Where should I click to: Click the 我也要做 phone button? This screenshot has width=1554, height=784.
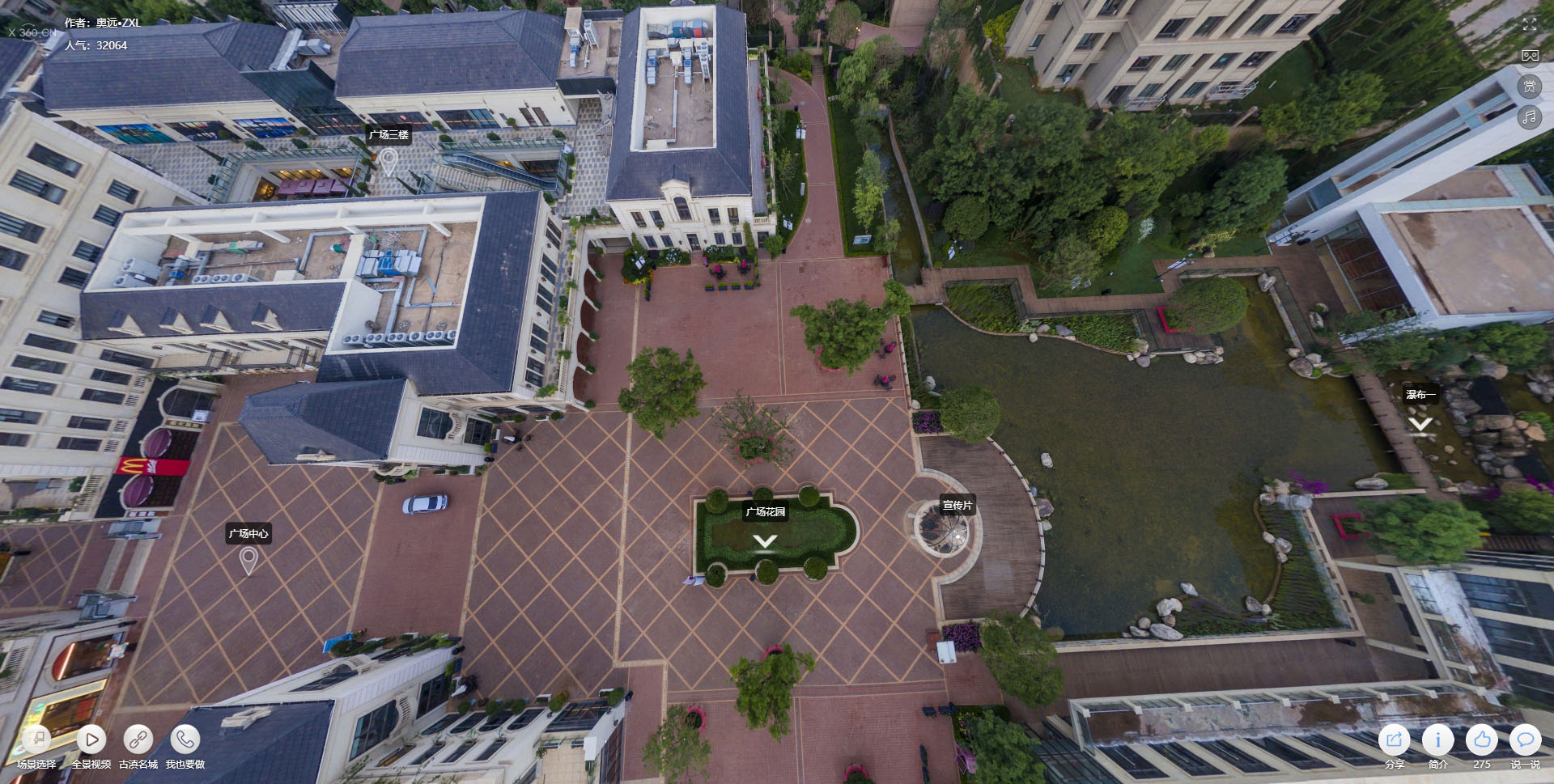pos(185,740)
